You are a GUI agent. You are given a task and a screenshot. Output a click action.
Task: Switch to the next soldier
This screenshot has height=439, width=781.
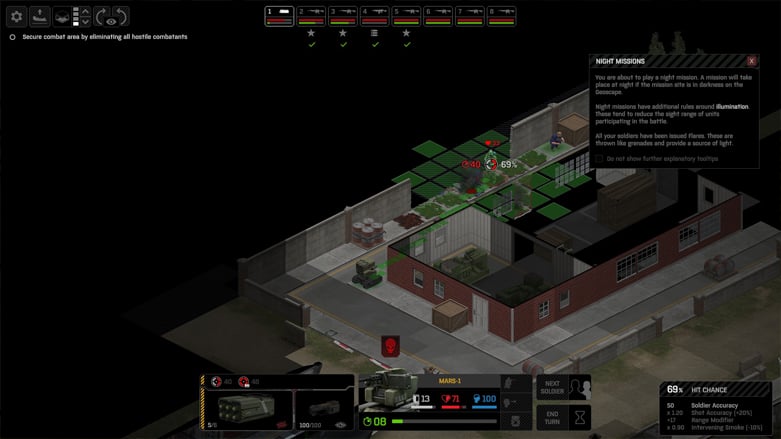coord(552,388)
